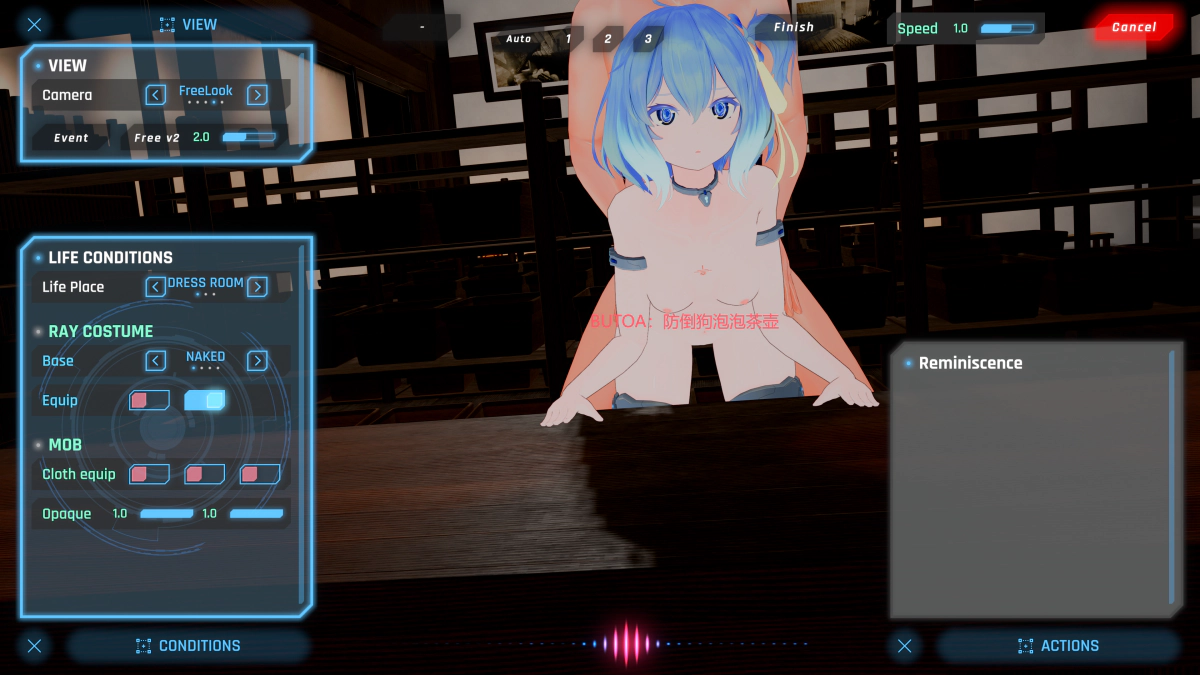Switch Camera to next mode arrow

[x=257, y=95]
